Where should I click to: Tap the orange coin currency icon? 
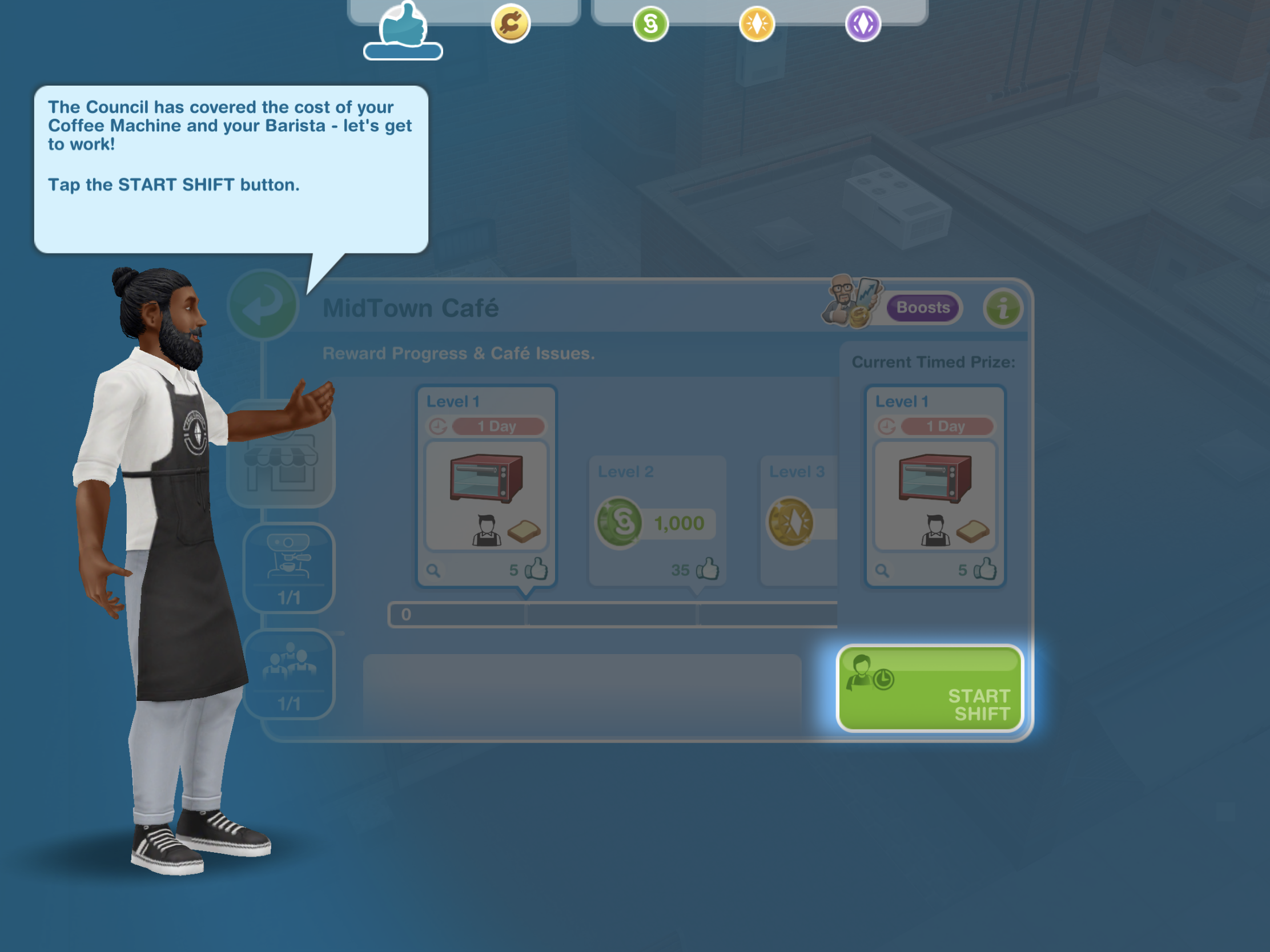tap(511, 24)
